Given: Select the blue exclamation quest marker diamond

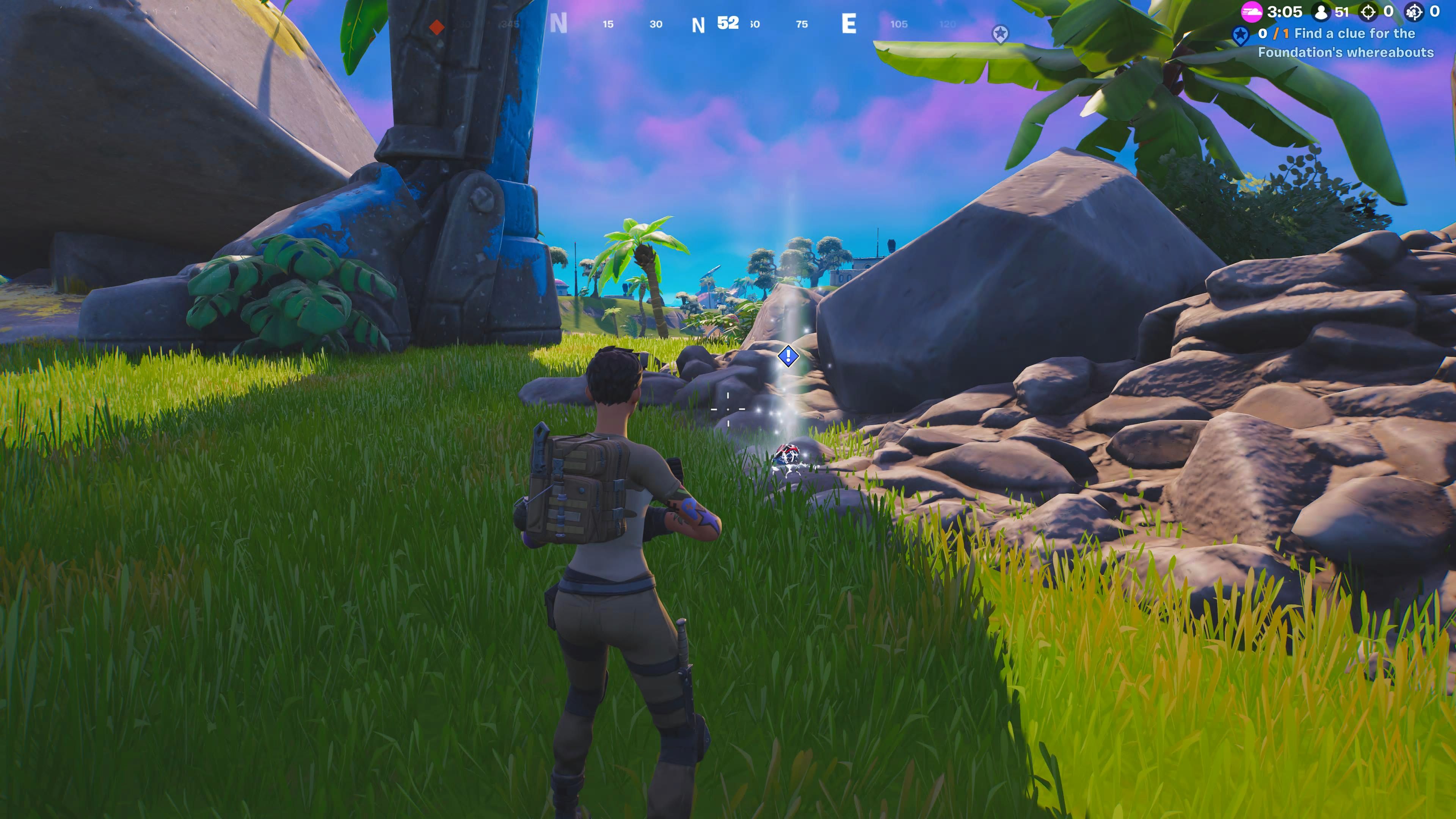Looking at the screenshot, I should 788,356.
